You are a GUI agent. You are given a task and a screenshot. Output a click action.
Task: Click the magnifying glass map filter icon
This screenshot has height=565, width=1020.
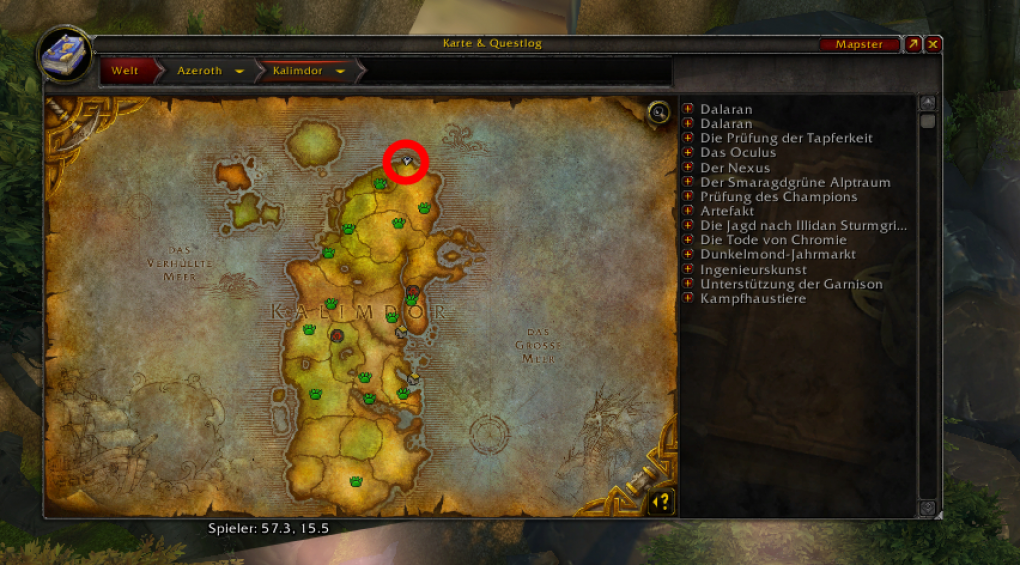click(658, 112)
